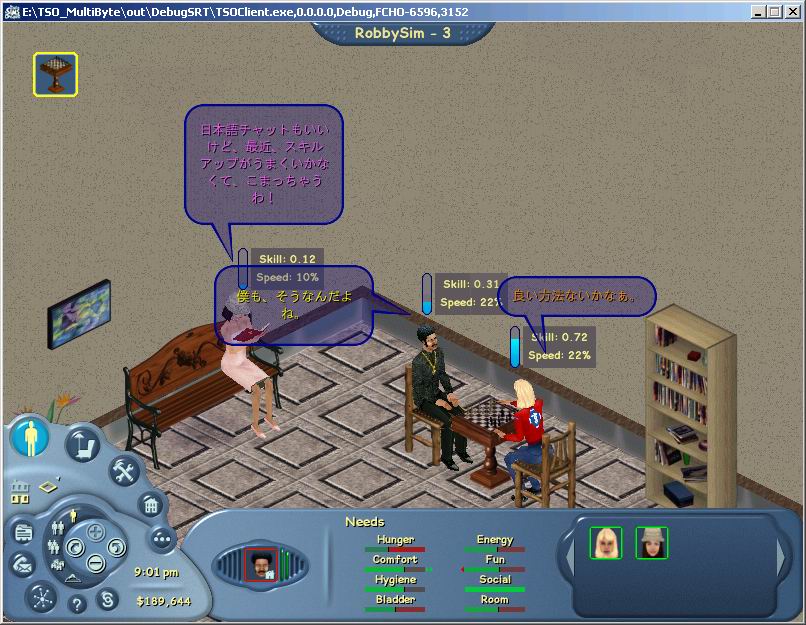Open the question mark help button

click(76, 603)
